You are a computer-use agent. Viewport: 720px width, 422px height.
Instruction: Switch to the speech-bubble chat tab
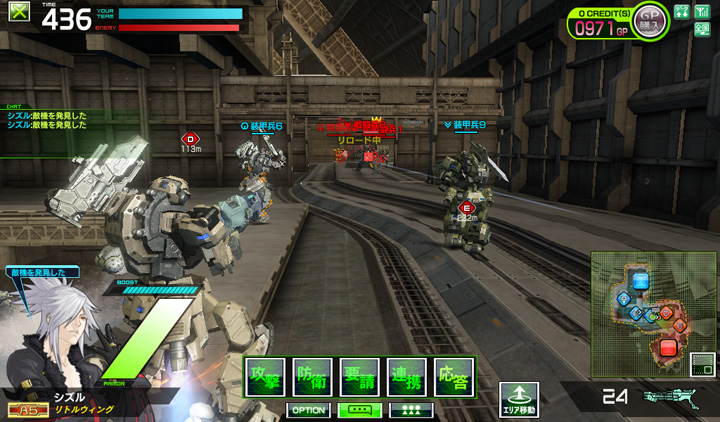click(x=360, y=410)
